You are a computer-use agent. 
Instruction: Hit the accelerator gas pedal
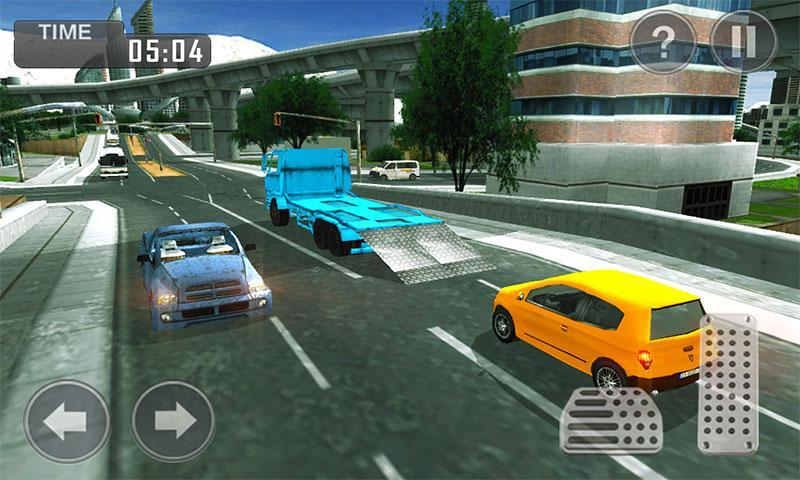coord(728,384)
